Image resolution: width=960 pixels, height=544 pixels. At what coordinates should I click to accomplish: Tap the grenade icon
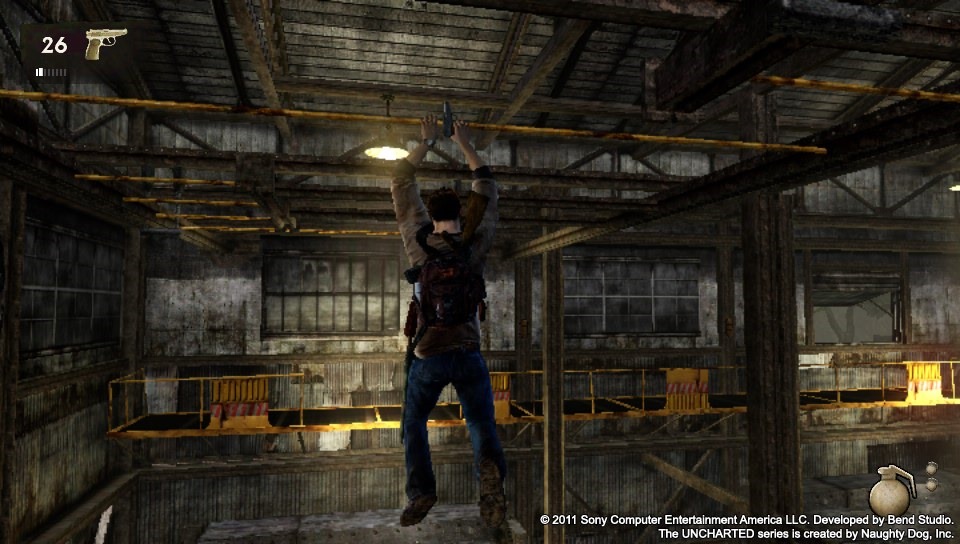[x=890, y=491]
